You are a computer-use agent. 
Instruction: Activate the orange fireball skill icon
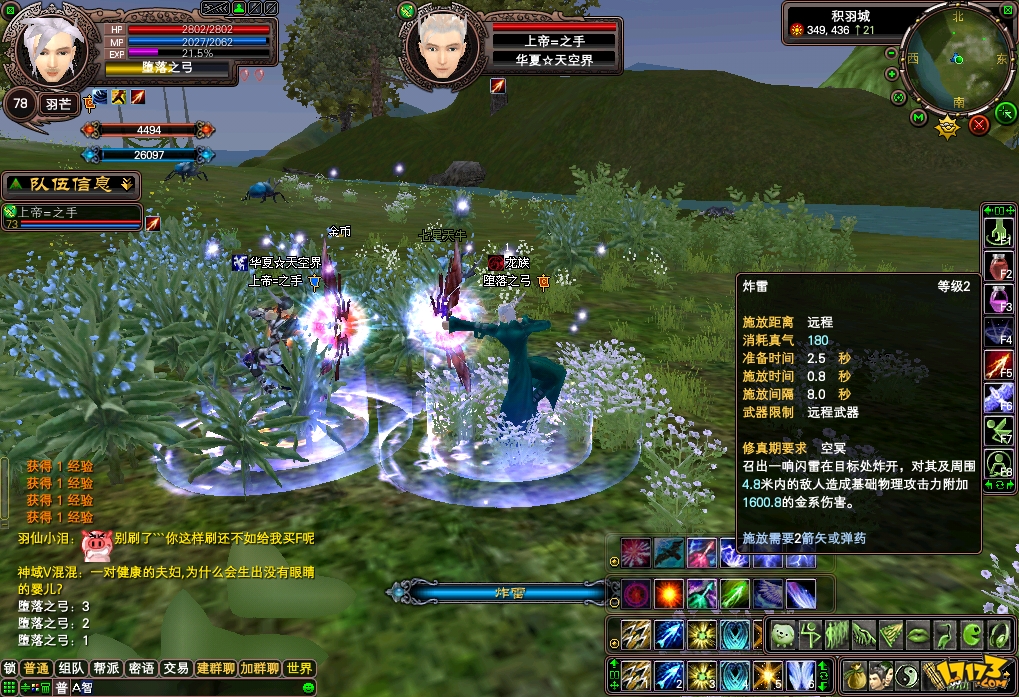[667, 593]
